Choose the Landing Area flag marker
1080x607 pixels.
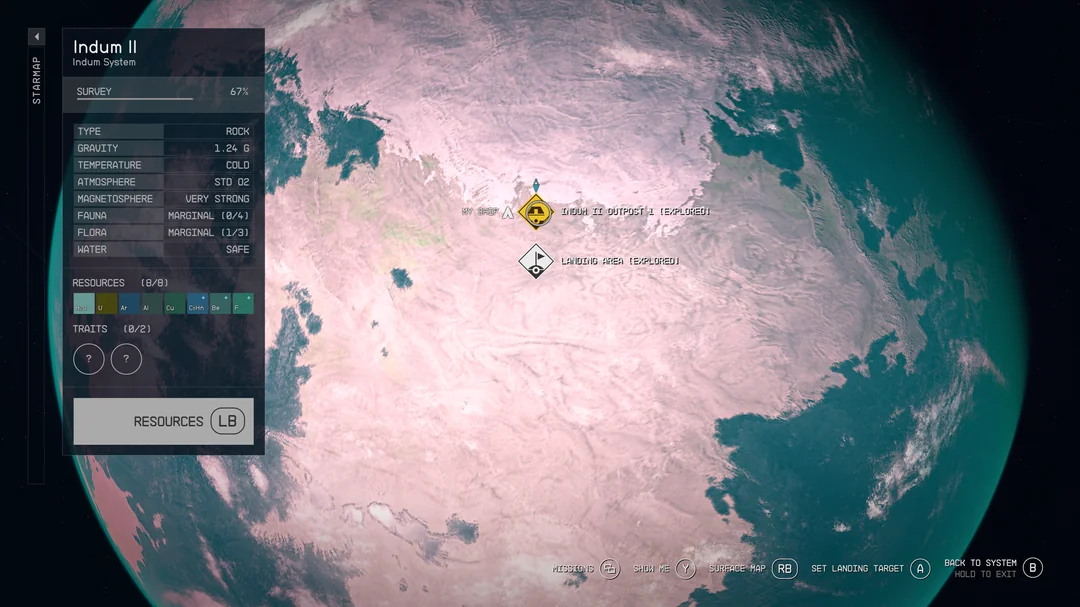click(x=537, y=261)
